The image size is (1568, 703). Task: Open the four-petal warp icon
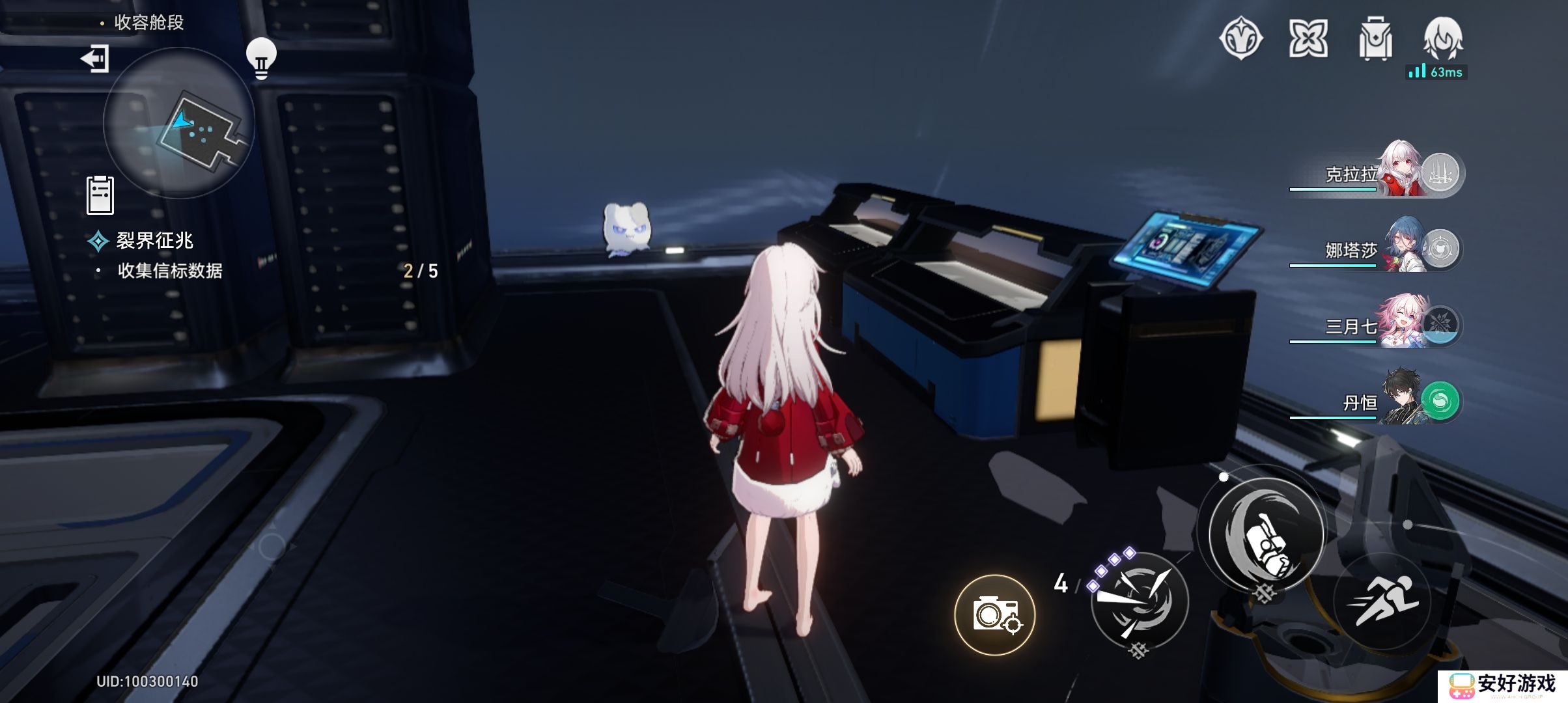coord(1308,39)
